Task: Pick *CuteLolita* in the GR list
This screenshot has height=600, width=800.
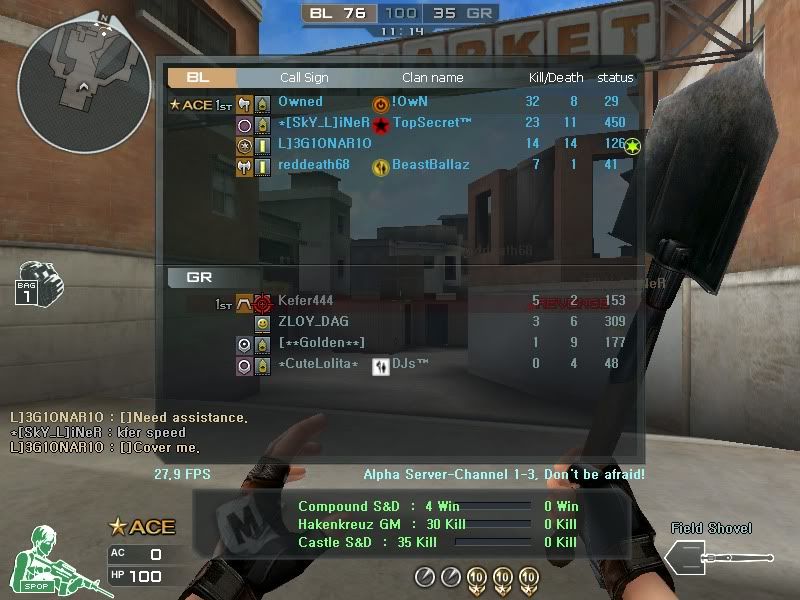Action: click(x=318, y=364)
